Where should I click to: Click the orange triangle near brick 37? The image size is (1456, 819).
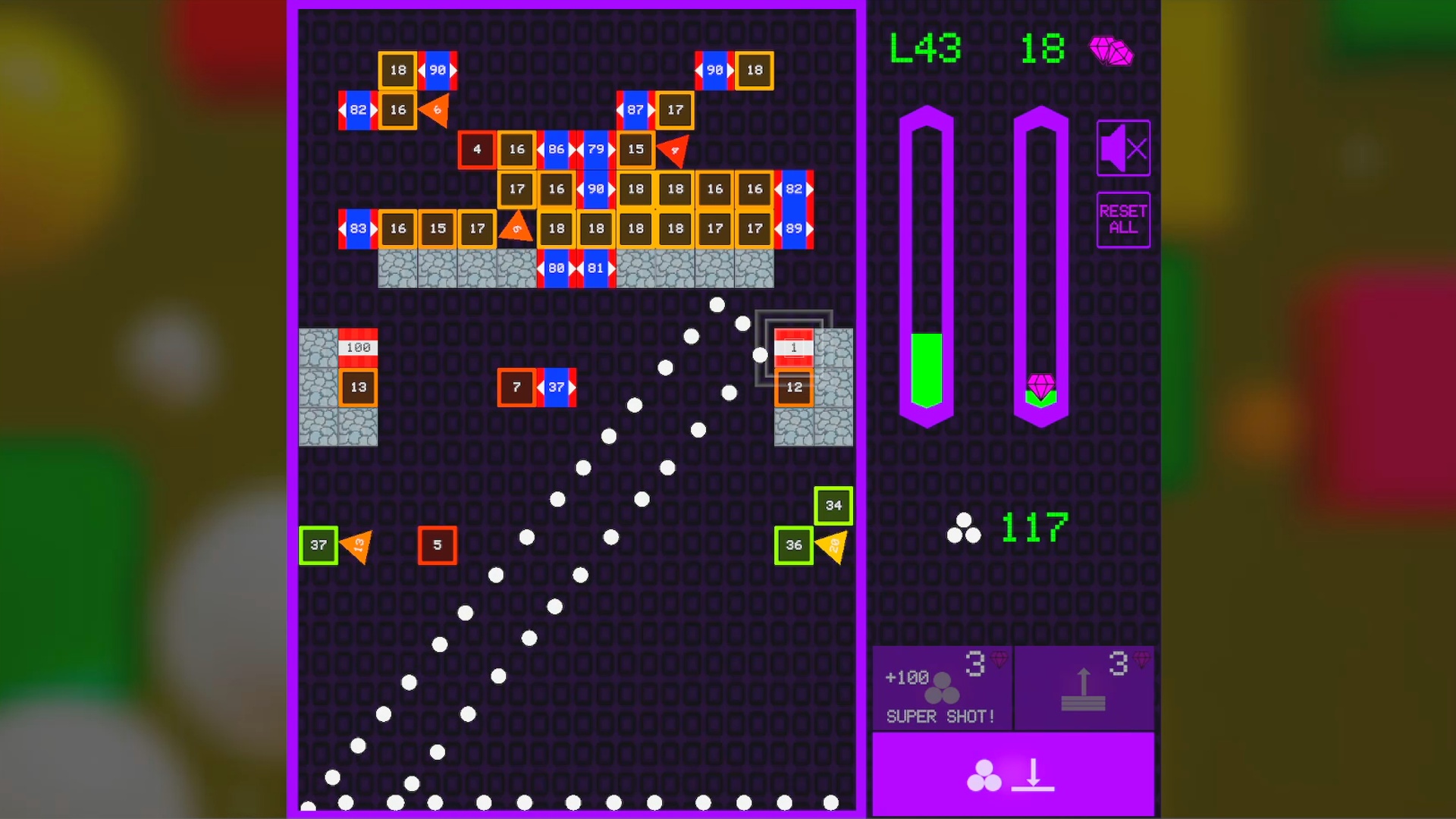tap(356, 544)
